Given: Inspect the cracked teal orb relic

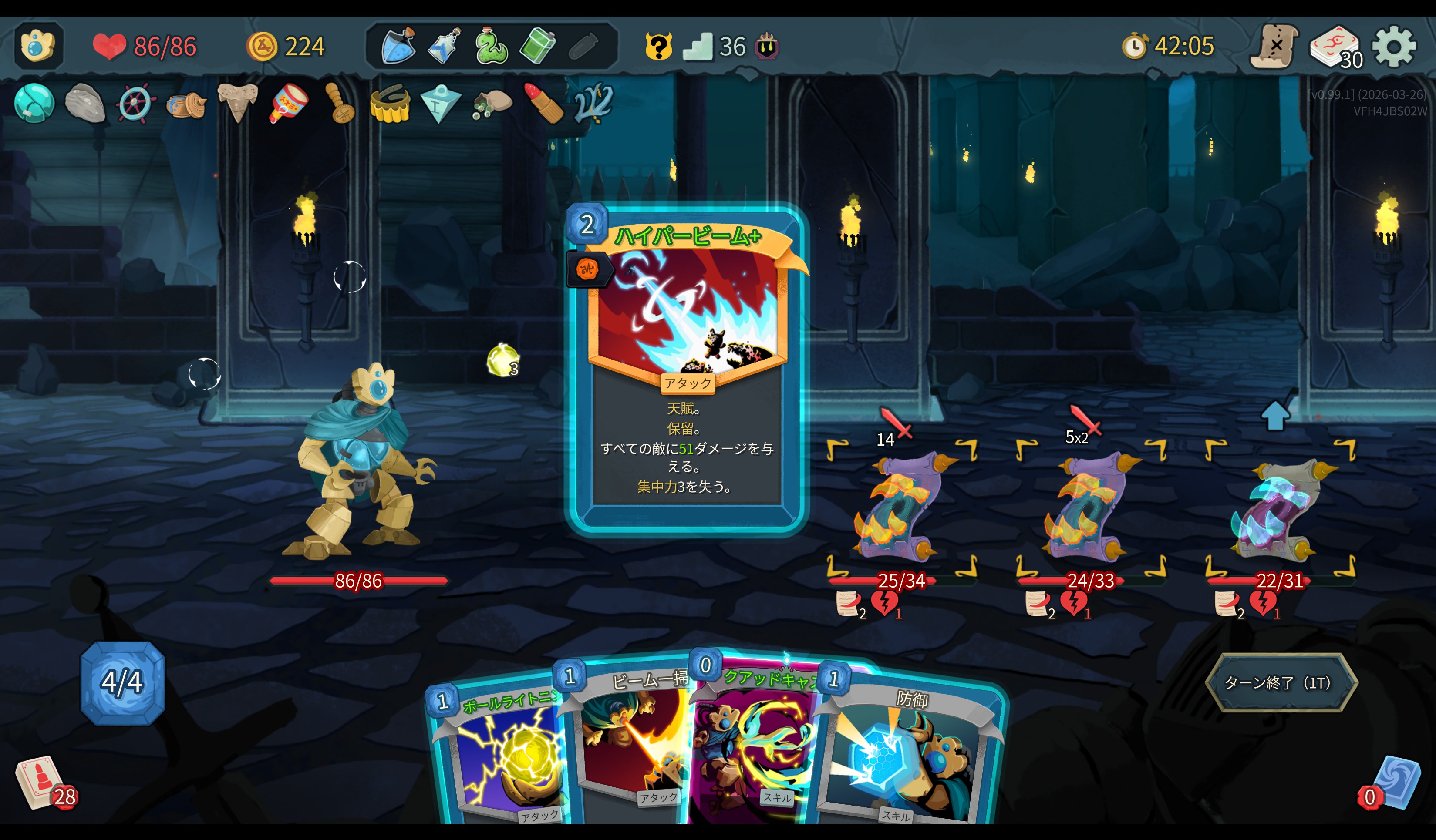Looking at the screenshot, I should 34,103.
